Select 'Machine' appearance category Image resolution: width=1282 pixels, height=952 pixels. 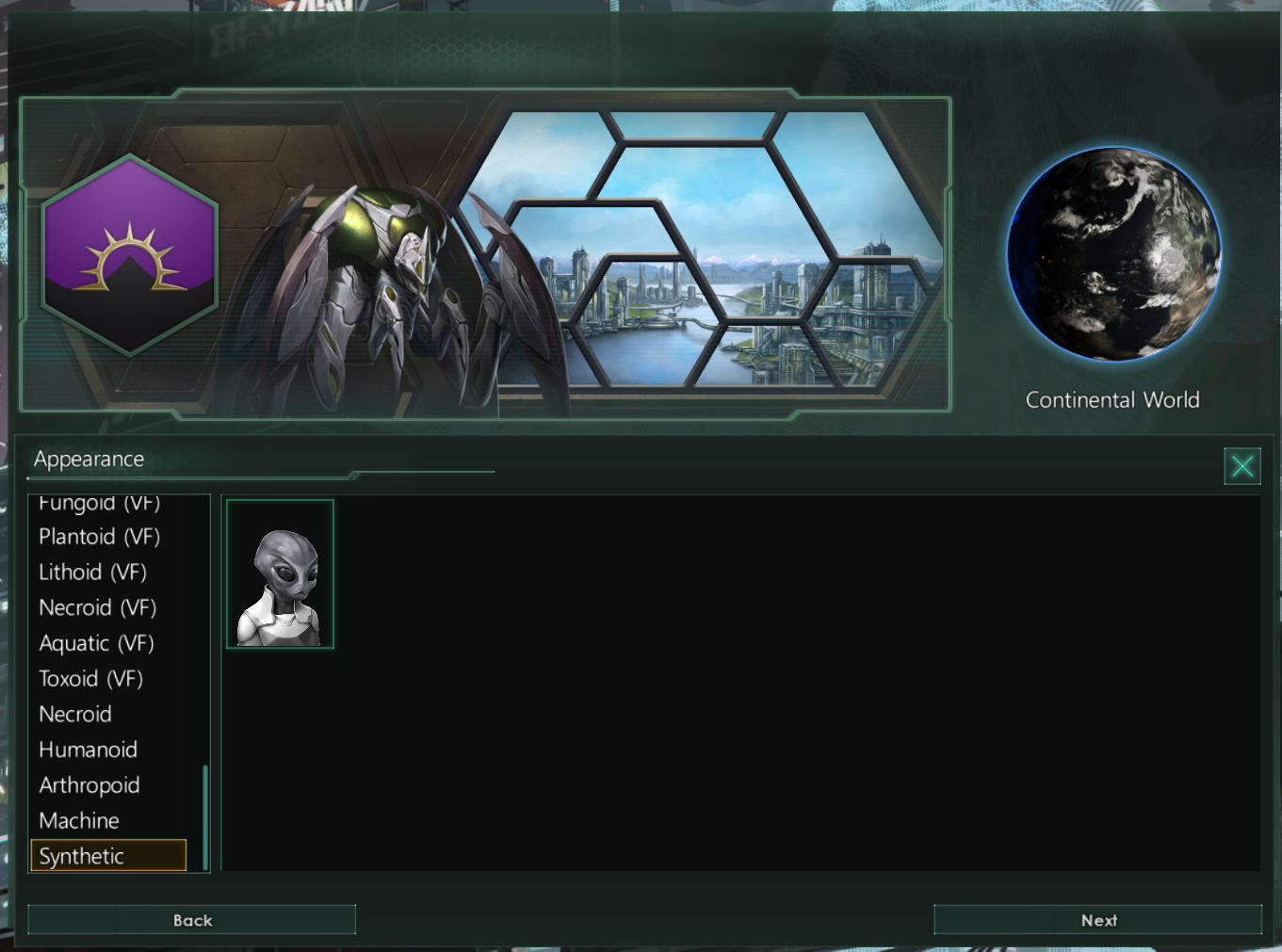(x=78, y=820)
